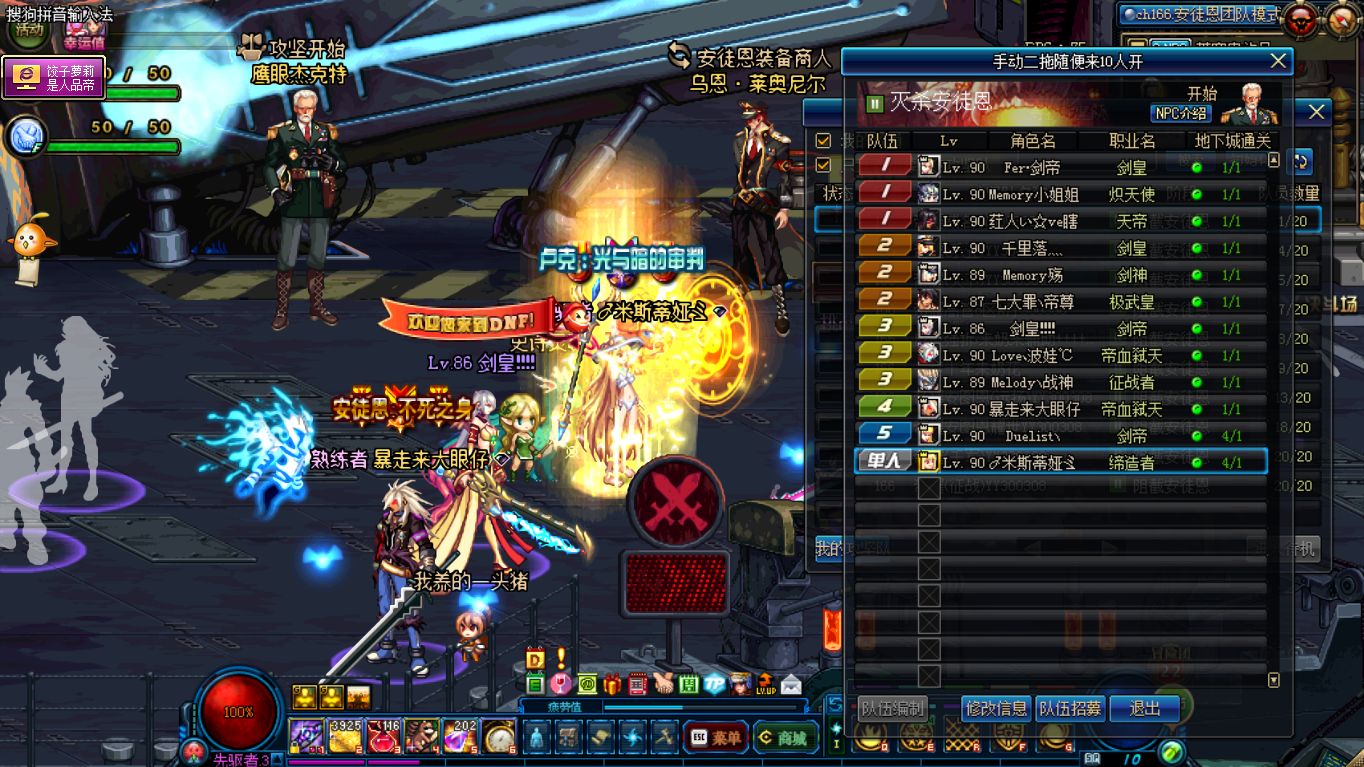
Task: Select the Fer·剑帝 member row
Action: click(x=1060, y=167)
